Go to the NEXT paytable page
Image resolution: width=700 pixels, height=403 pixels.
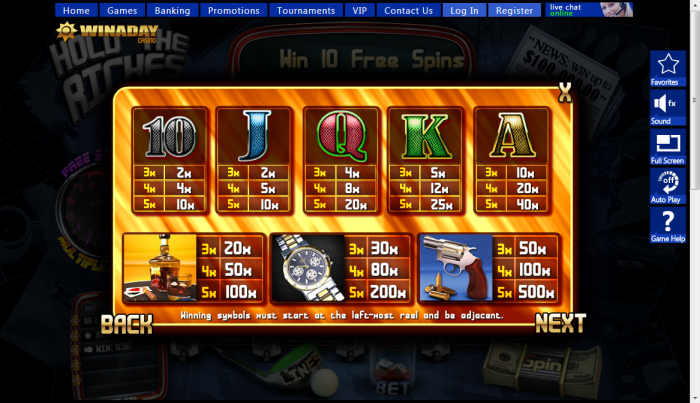559,323
